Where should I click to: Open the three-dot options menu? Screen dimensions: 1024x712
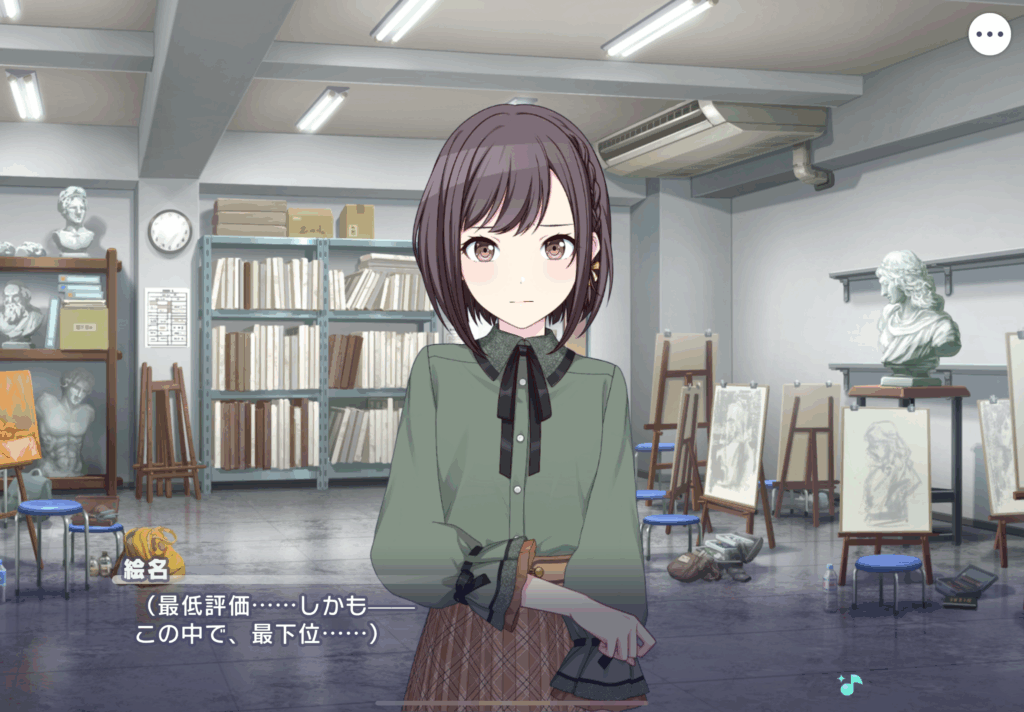tap(989, 35)
